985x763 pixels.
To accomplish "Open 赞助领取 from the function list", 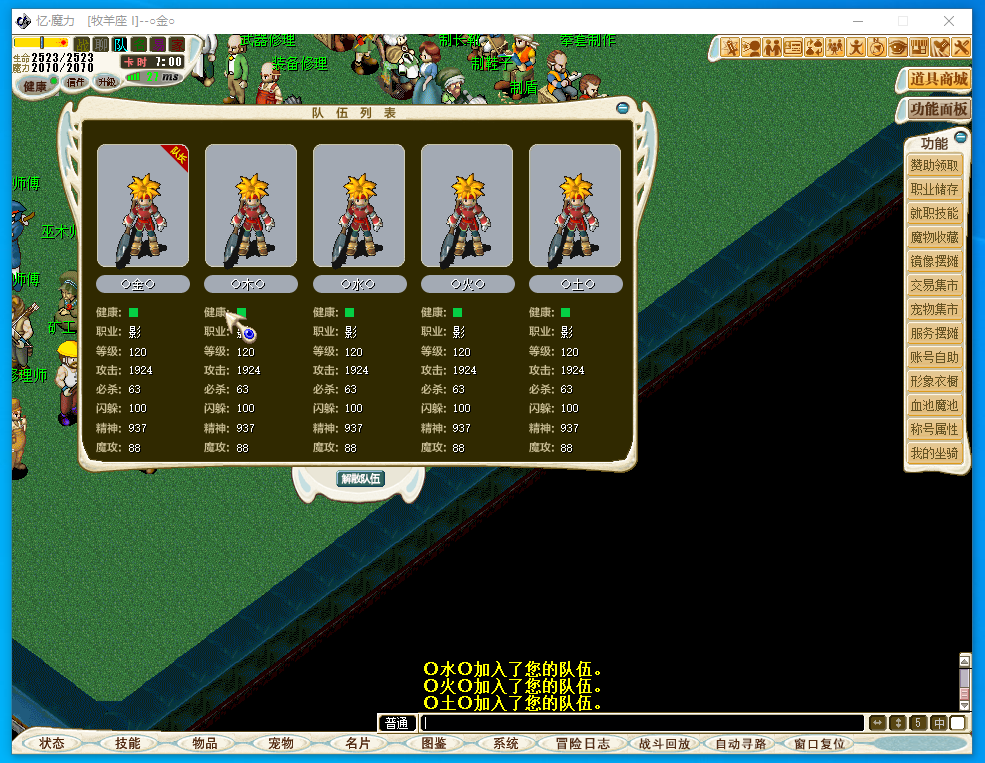I will coord(934,166).
